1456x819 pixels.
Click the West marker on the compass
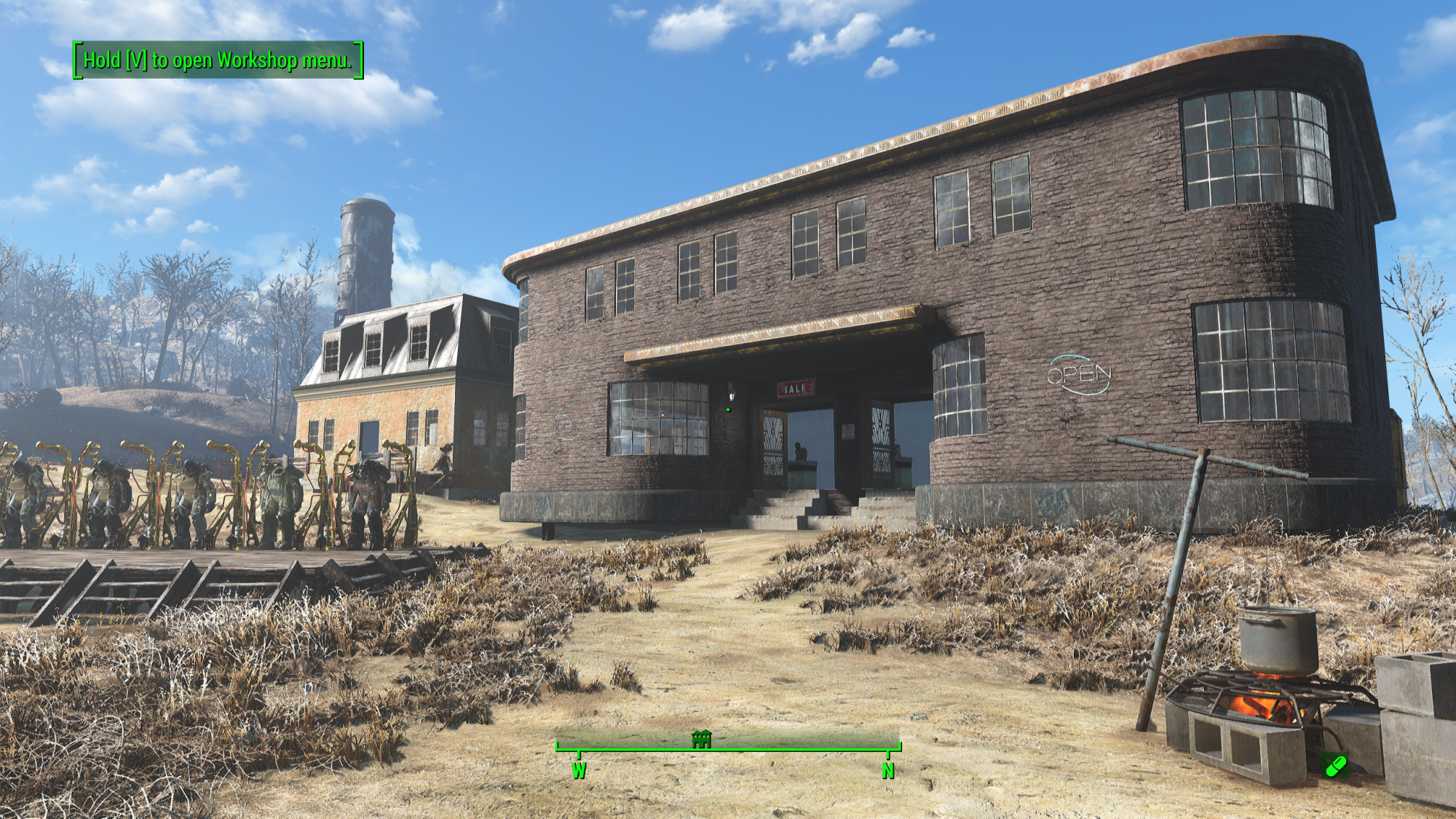pos(579,770)
